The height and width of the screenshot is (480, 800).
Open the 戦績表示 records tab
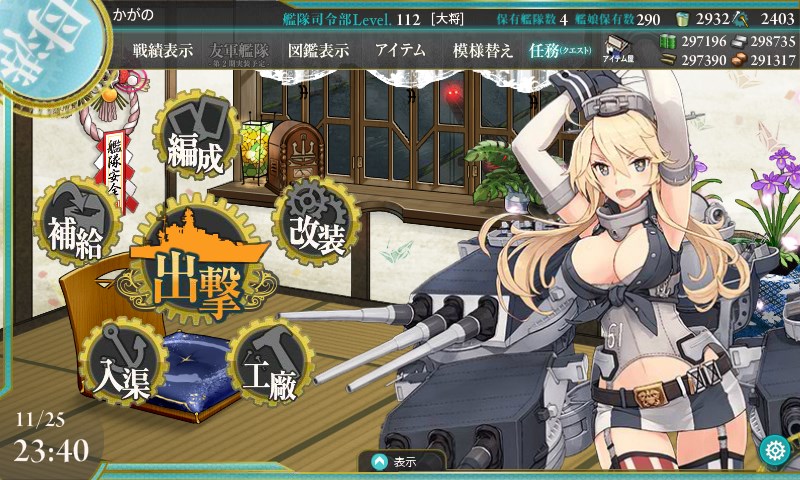pos(164,51)
